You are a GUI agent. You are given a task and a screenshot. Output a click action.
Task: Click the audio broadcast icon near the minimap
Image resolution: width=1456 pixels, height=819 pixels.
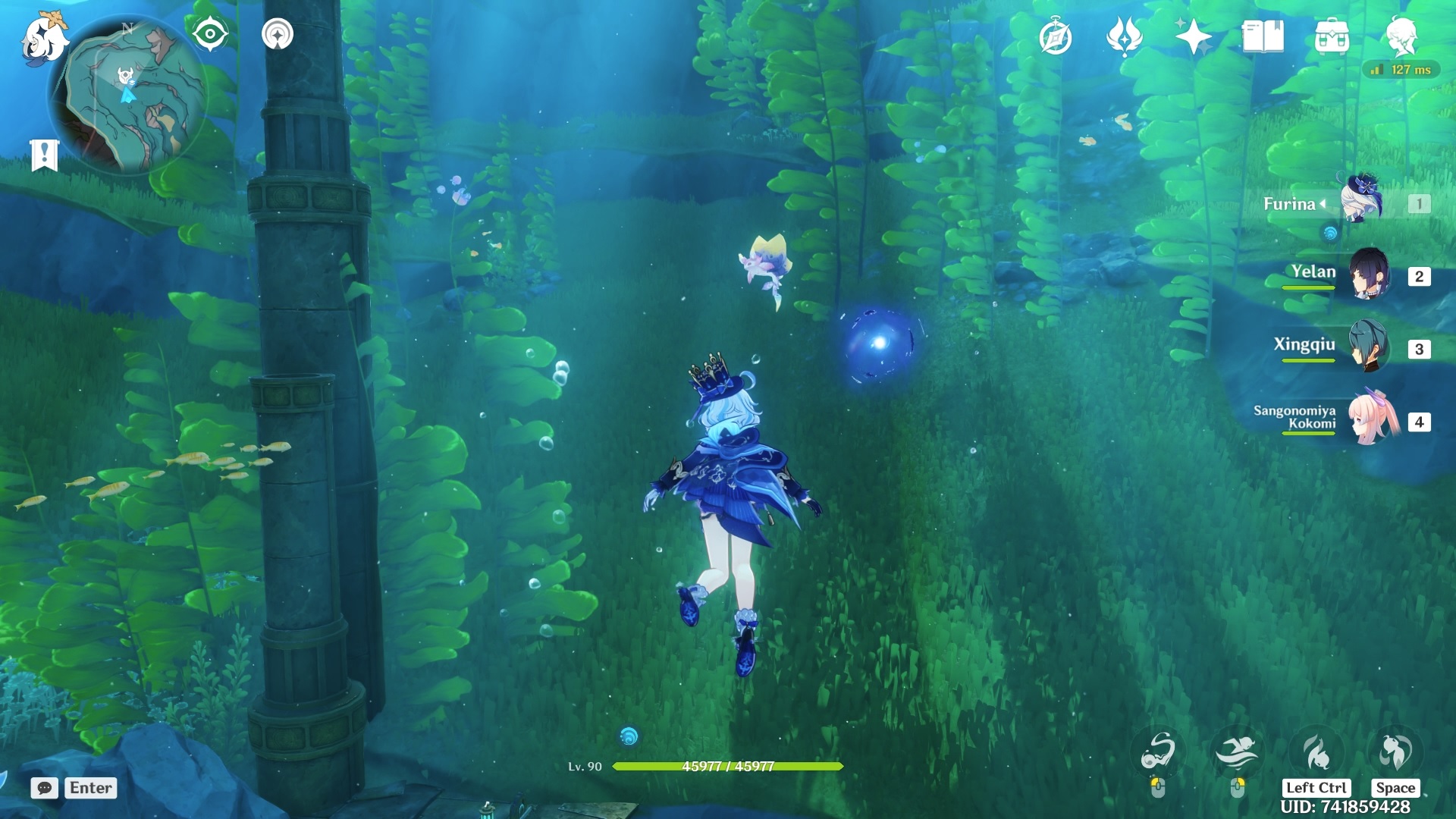[278, 33]
